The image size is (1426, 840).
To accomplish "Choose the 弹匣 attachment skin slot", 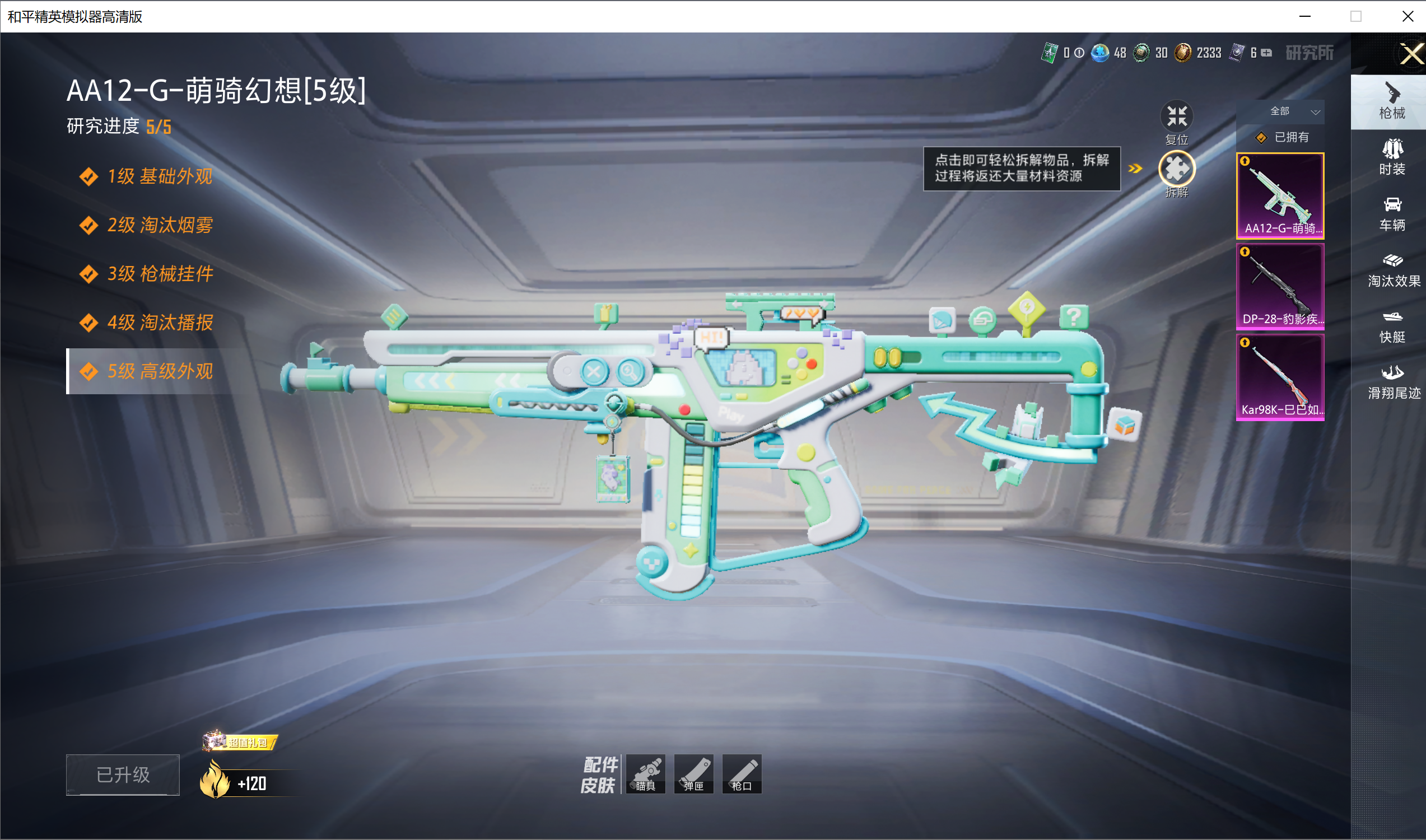I will 693,774.
